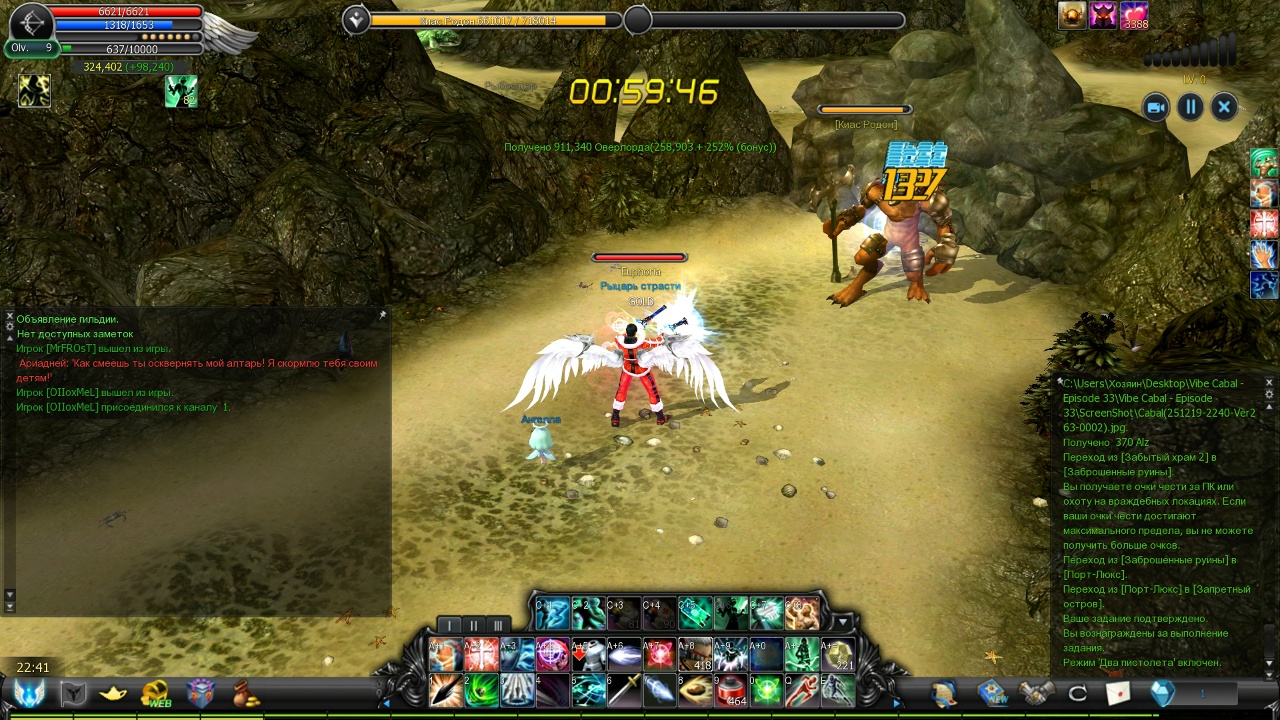Pause the recording with the pause button

(1190, 107)
